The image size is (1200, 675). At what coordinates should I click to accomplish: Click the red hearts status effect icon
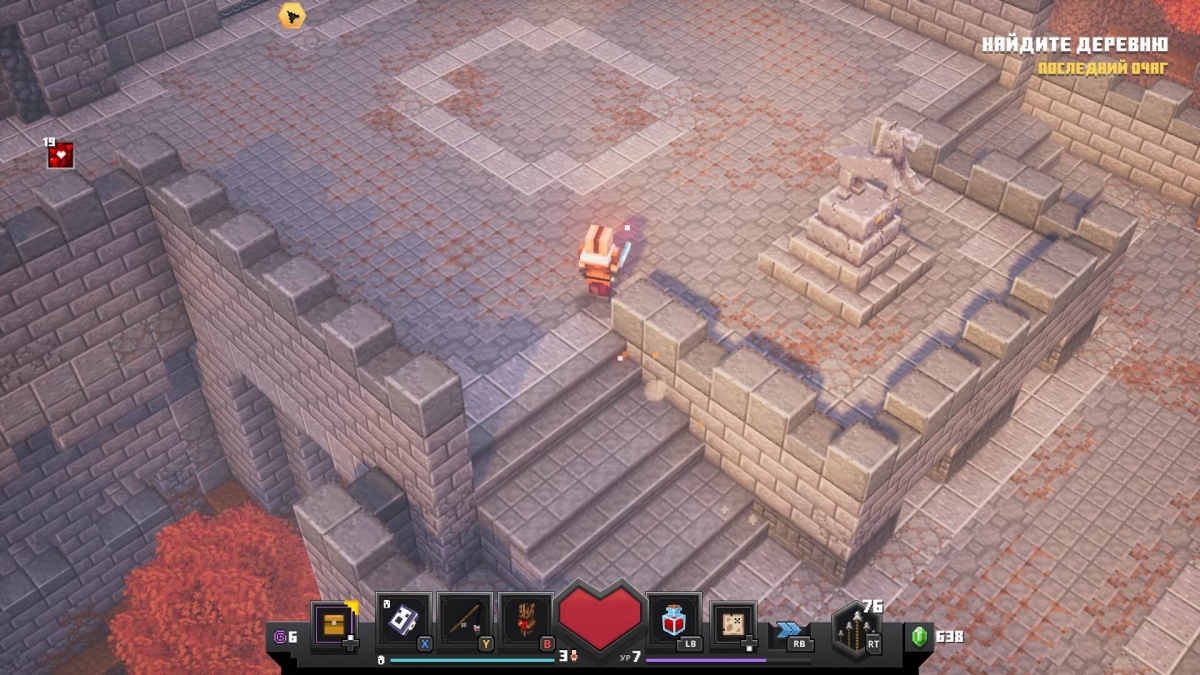(61, 155)
